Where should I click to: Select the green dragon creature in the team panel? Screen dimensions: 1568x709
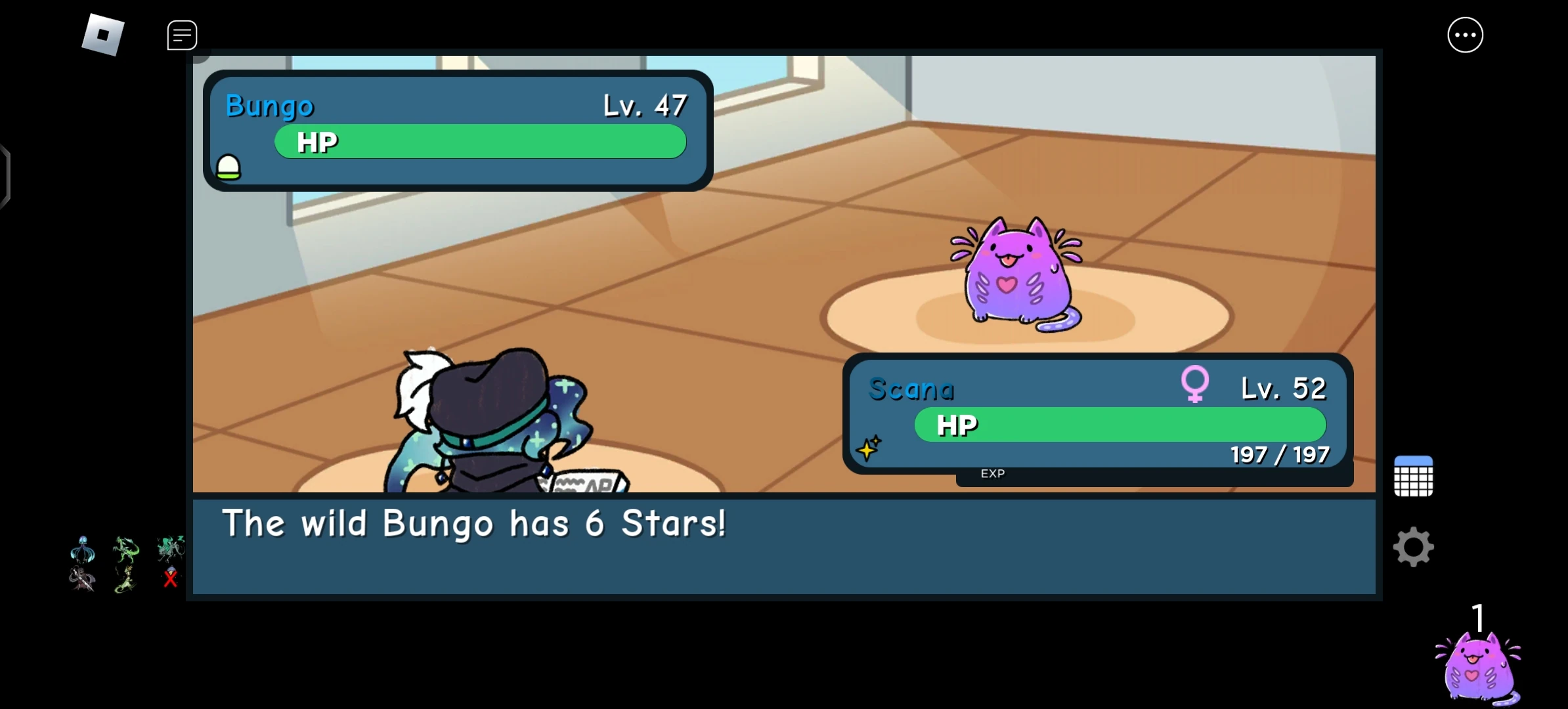[x=125, y=548]
